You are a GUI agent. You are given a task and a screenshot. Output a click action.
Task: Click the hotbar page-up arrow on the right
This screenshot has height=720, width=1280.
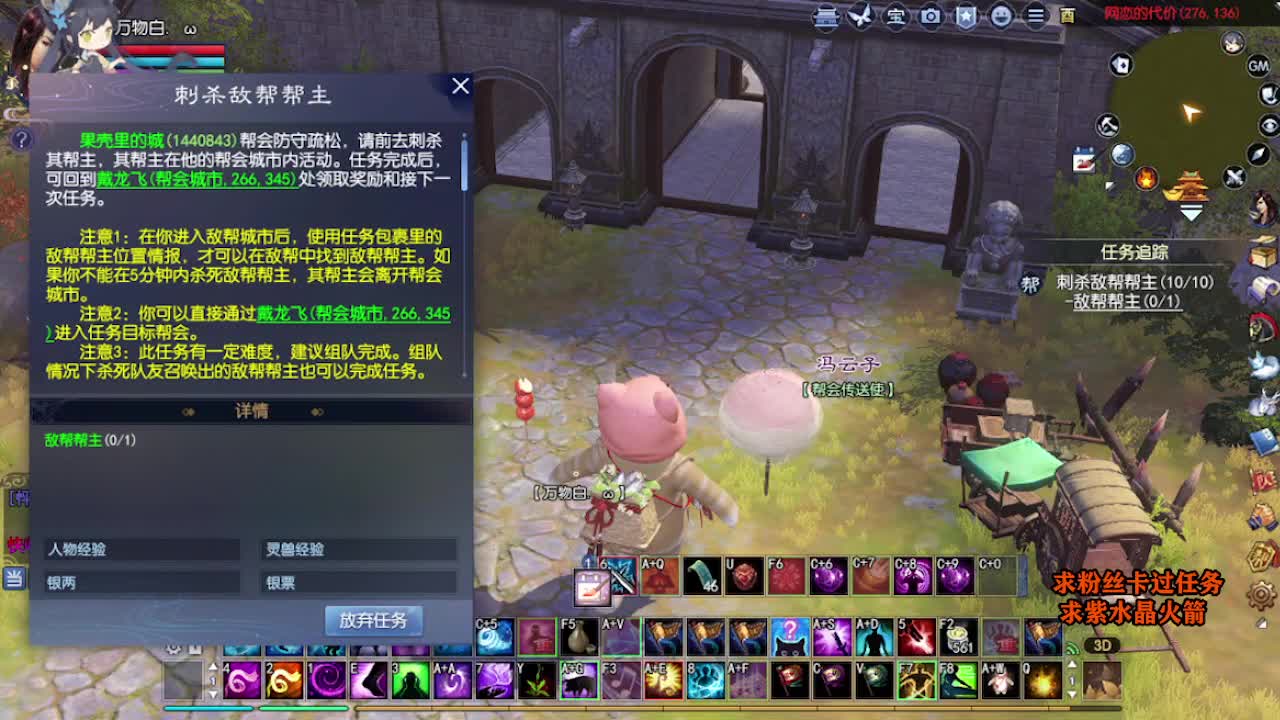1072,664
